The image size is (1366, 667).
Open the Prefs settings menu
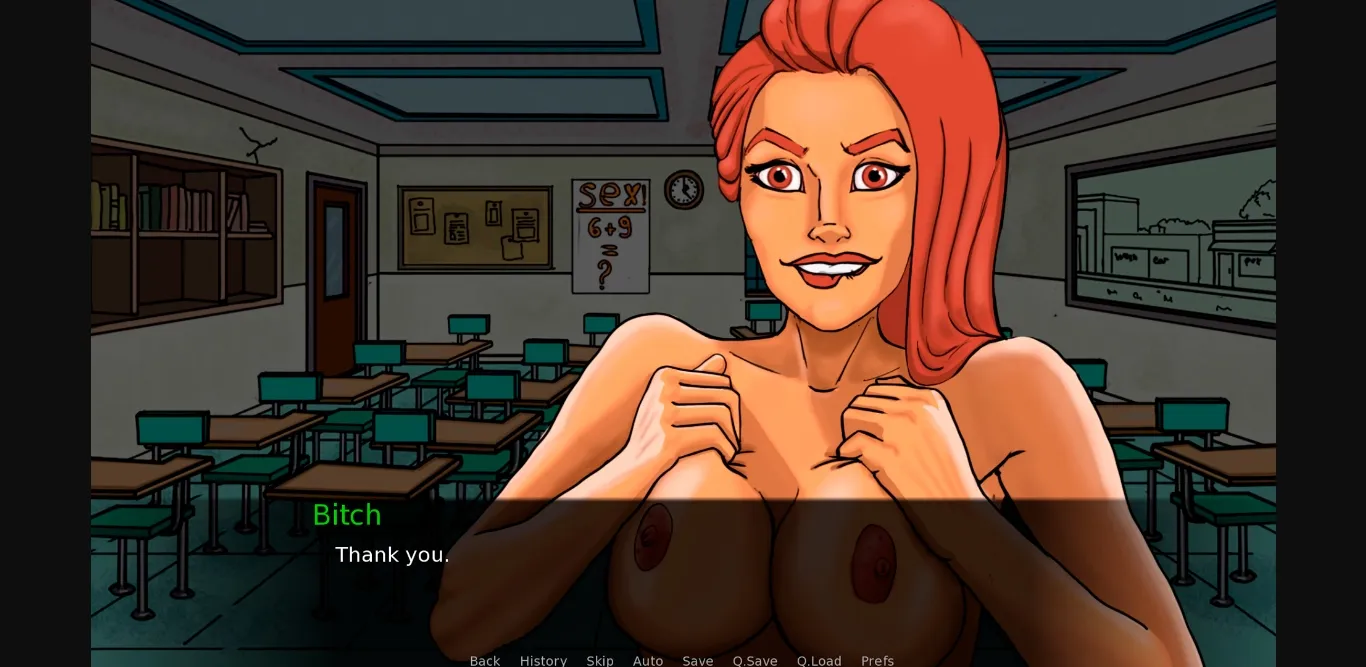pos(877,660)
